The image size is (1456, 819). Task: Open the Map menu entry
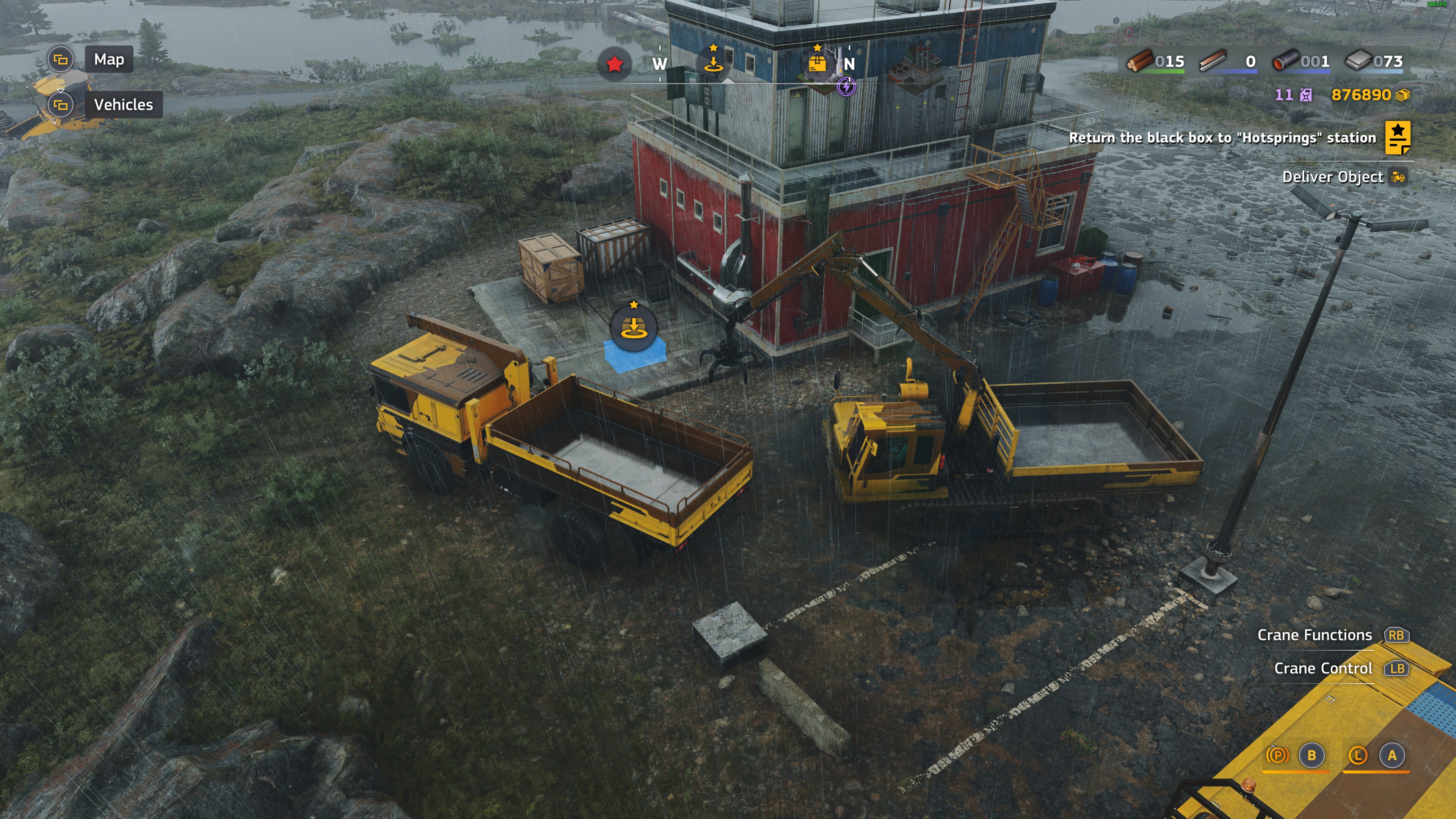tap(108, 59)
